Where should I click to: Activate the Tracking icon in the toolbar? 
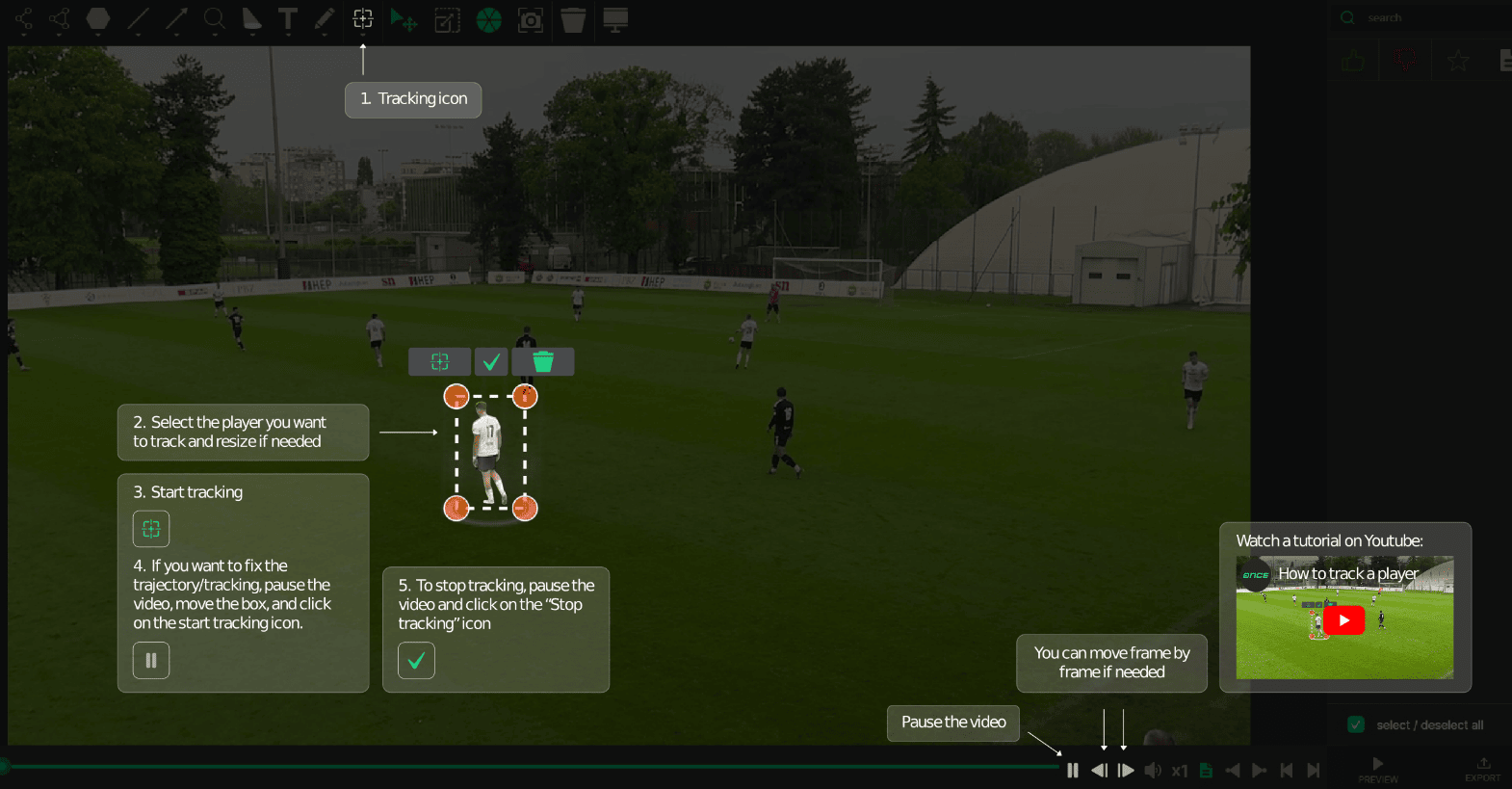click(362, 18)
